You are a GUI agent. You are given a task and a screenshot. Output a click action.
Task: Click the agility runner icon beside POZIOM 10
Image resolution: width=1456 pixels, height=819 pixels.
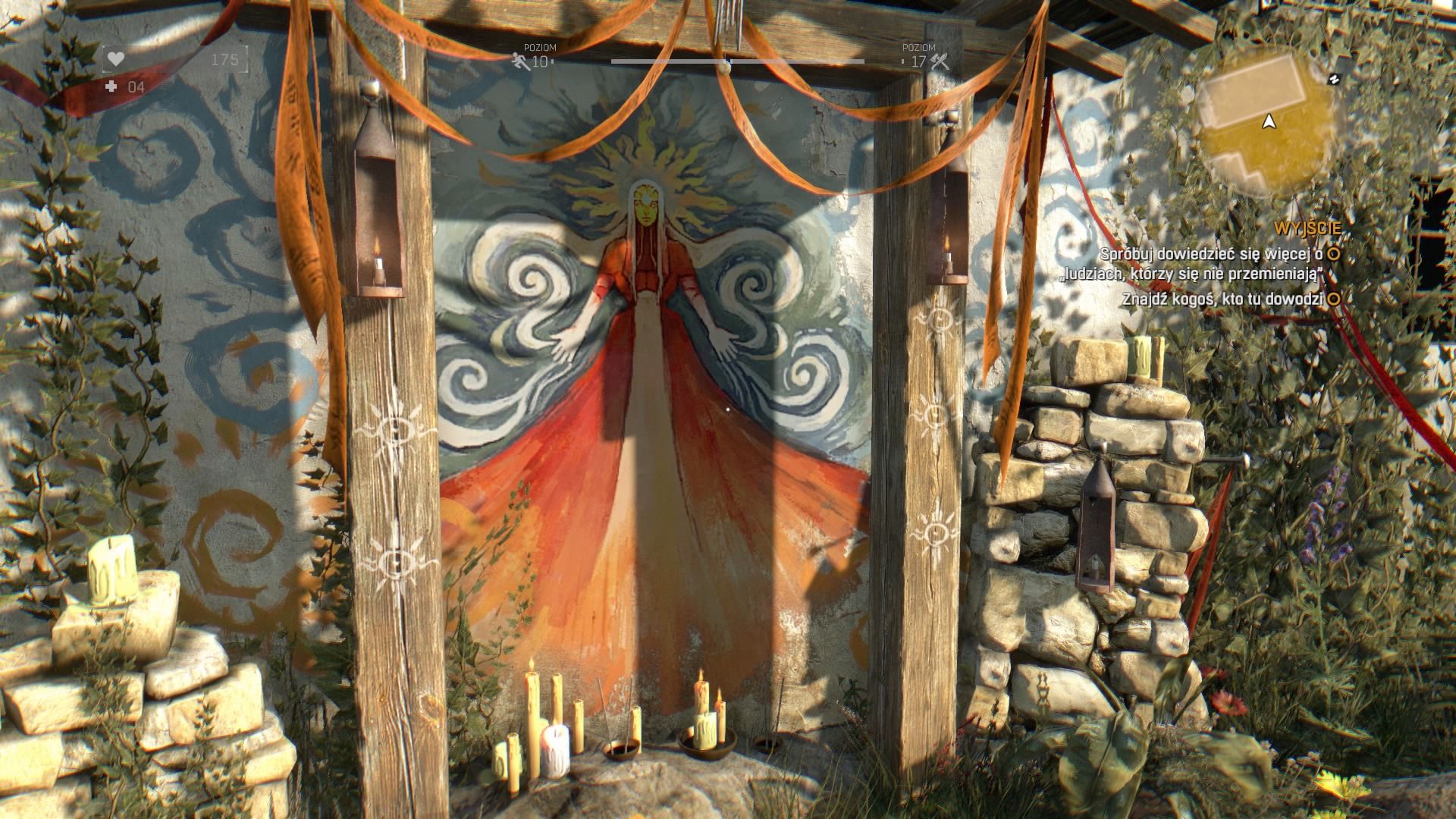(x=519, y=59)
